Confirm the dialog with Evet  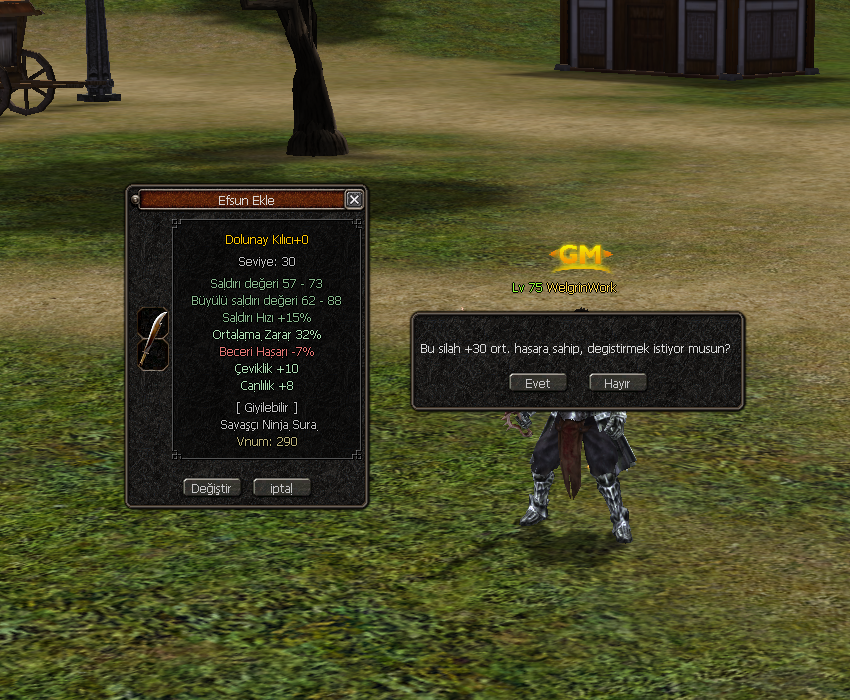click(538, 383)
